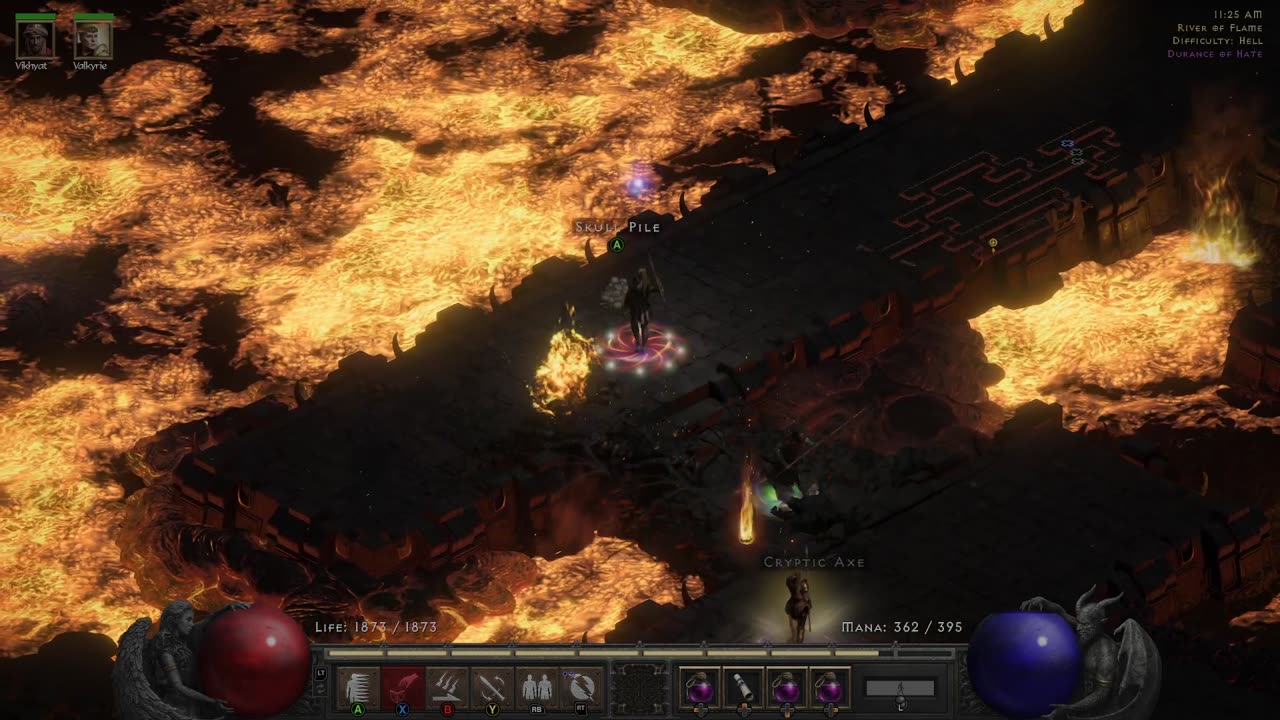
Task: Activate the crossed swords swap skill
Action: (492, 688)
